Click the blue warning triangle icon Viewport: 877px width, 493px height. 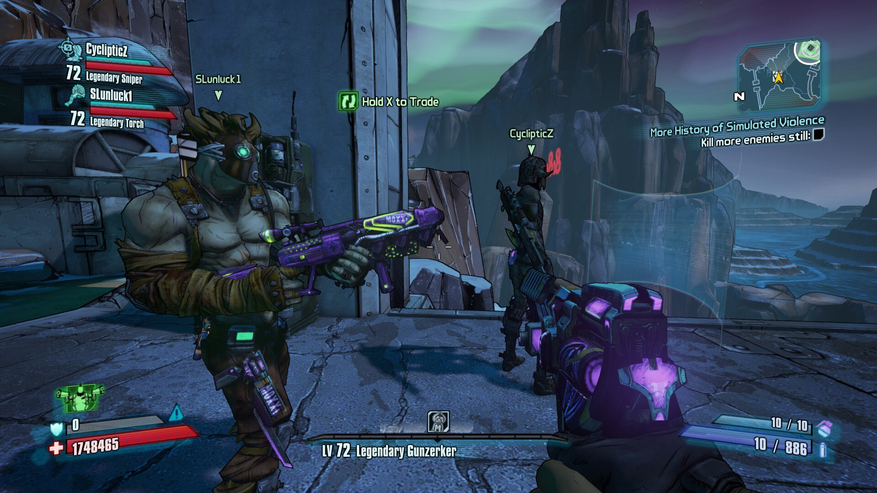[176, 413]
